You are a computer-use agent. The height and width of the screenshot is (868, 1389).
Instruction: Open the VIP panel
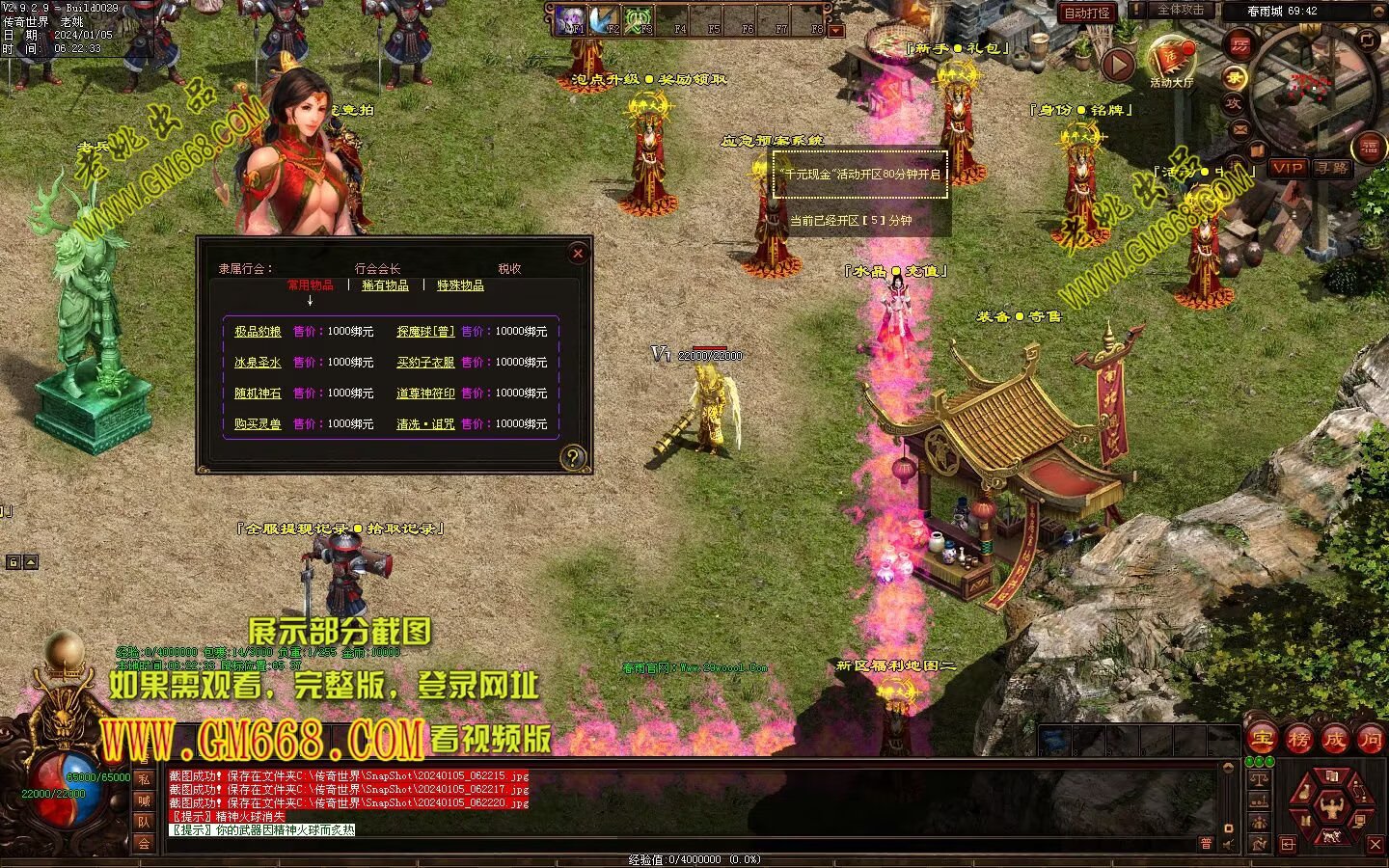[x=1287, y=168]
